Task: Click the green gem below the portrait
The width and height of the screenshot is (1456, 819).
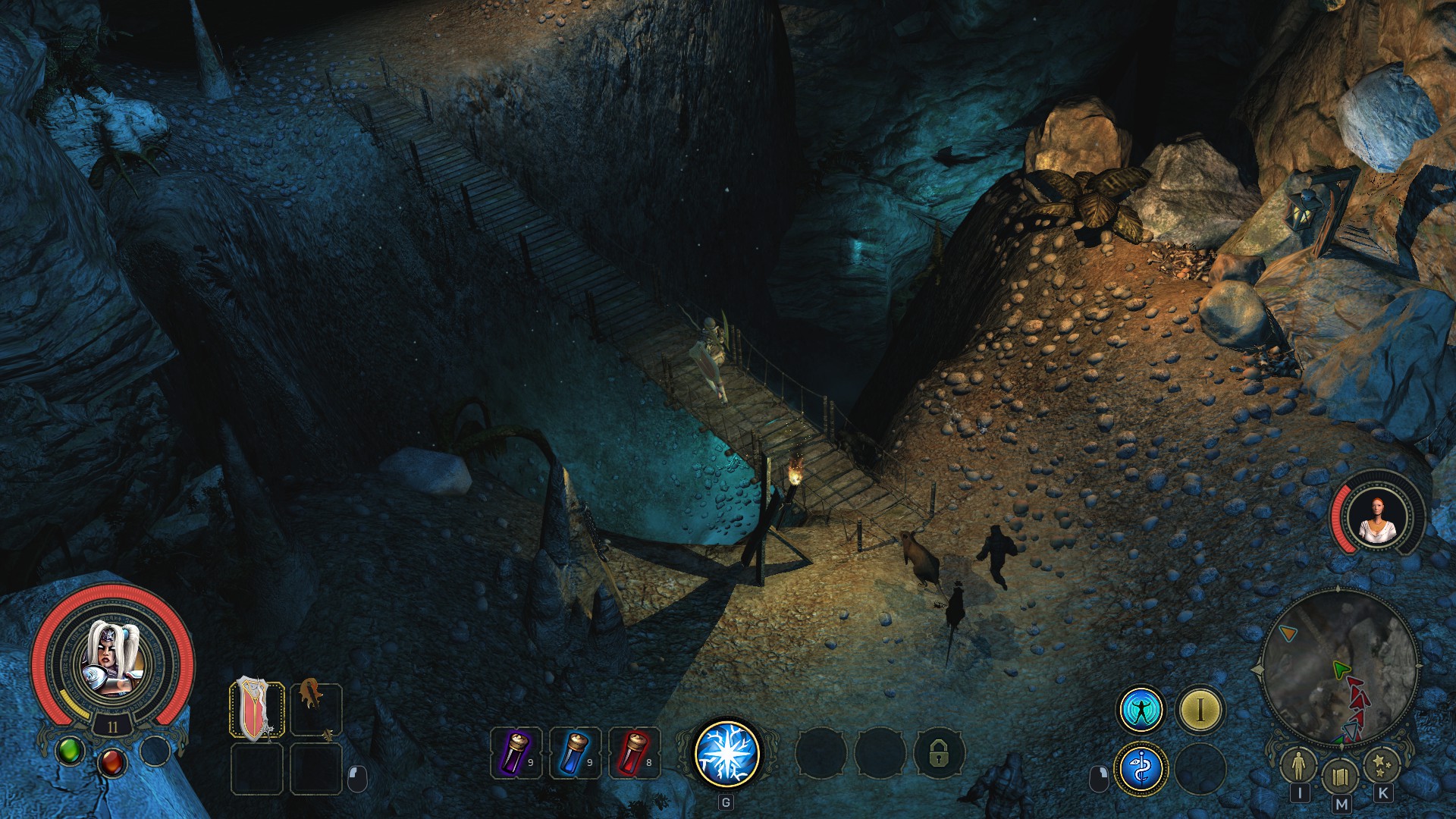Action: pos(71,751)
